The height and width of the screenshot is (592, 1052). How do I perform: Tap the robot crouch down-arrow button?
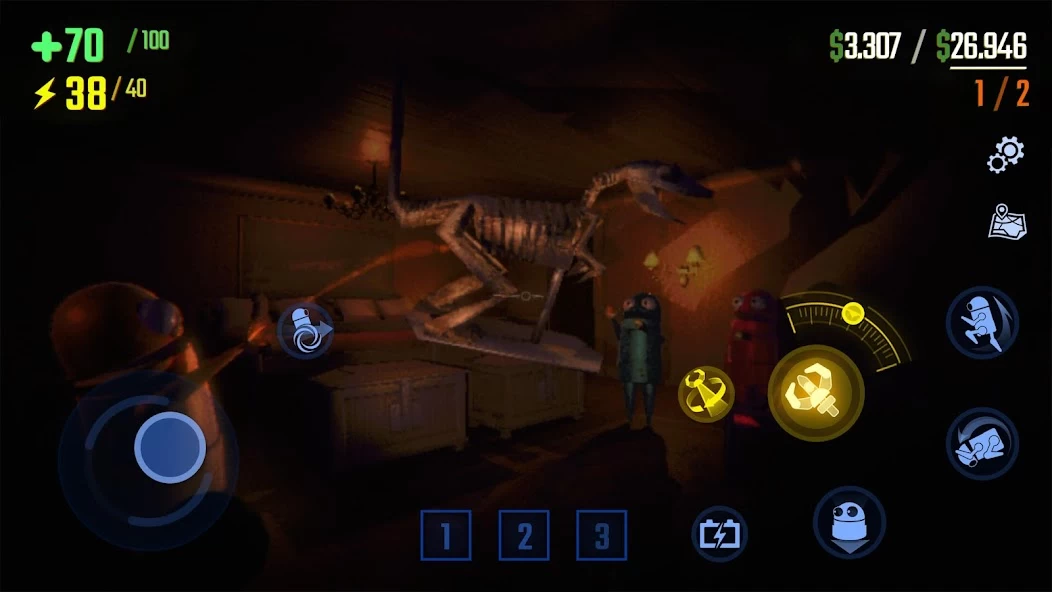849,522
